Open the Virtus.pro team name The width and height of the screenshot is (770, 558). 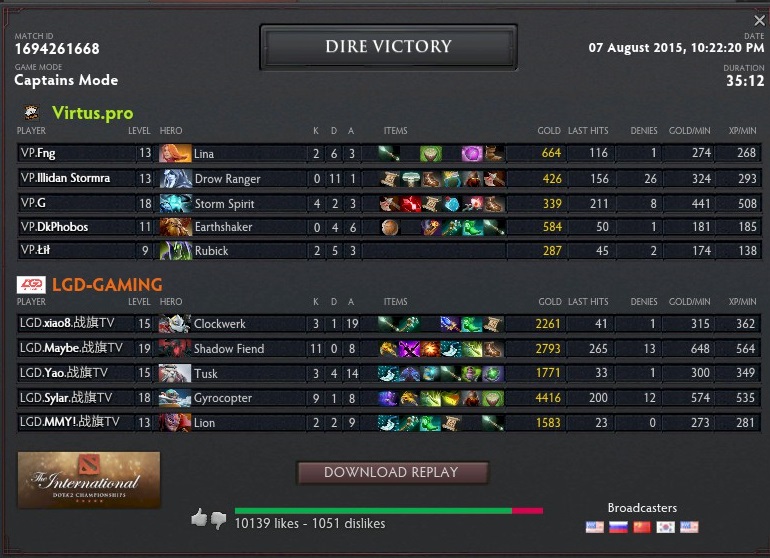[92, 113]
